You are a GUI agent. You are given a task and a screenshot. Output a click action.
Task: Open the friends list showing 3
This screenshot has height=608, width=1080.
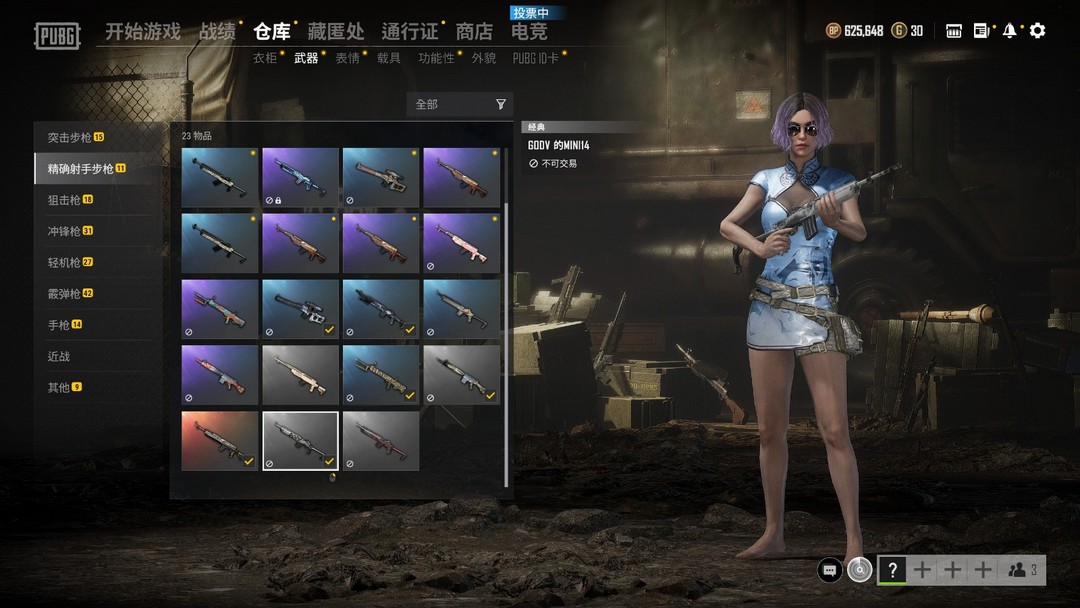coord(1022,570)
